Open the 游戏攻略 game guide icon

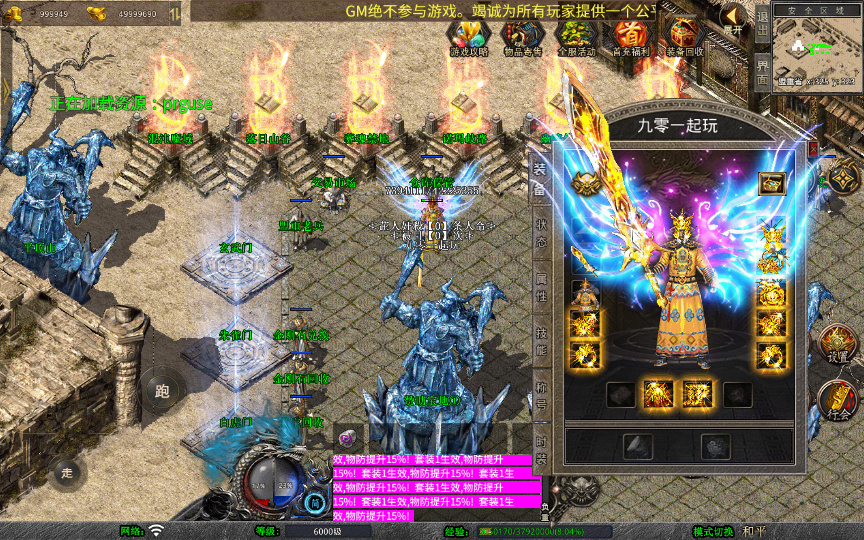point(468,38)
